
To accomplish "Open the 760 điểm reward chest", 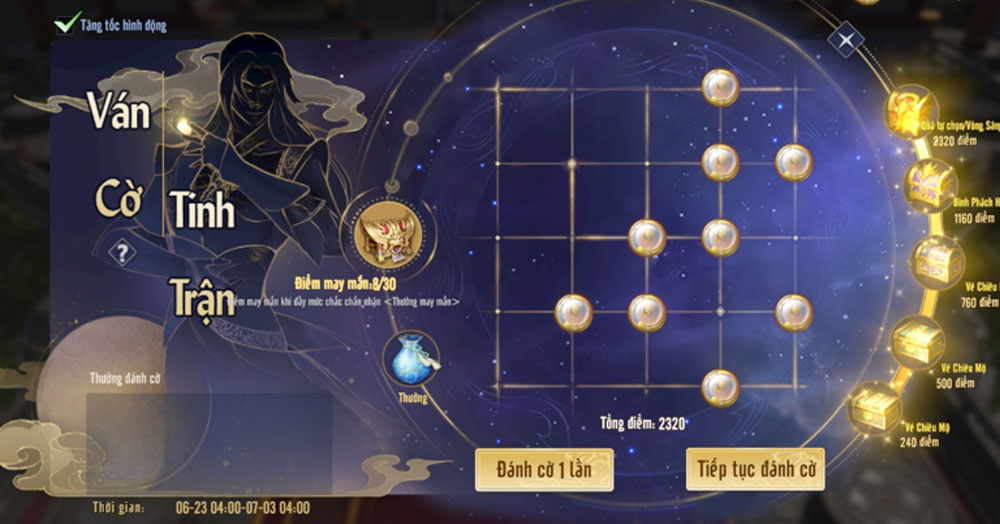I will click(937, 260).
